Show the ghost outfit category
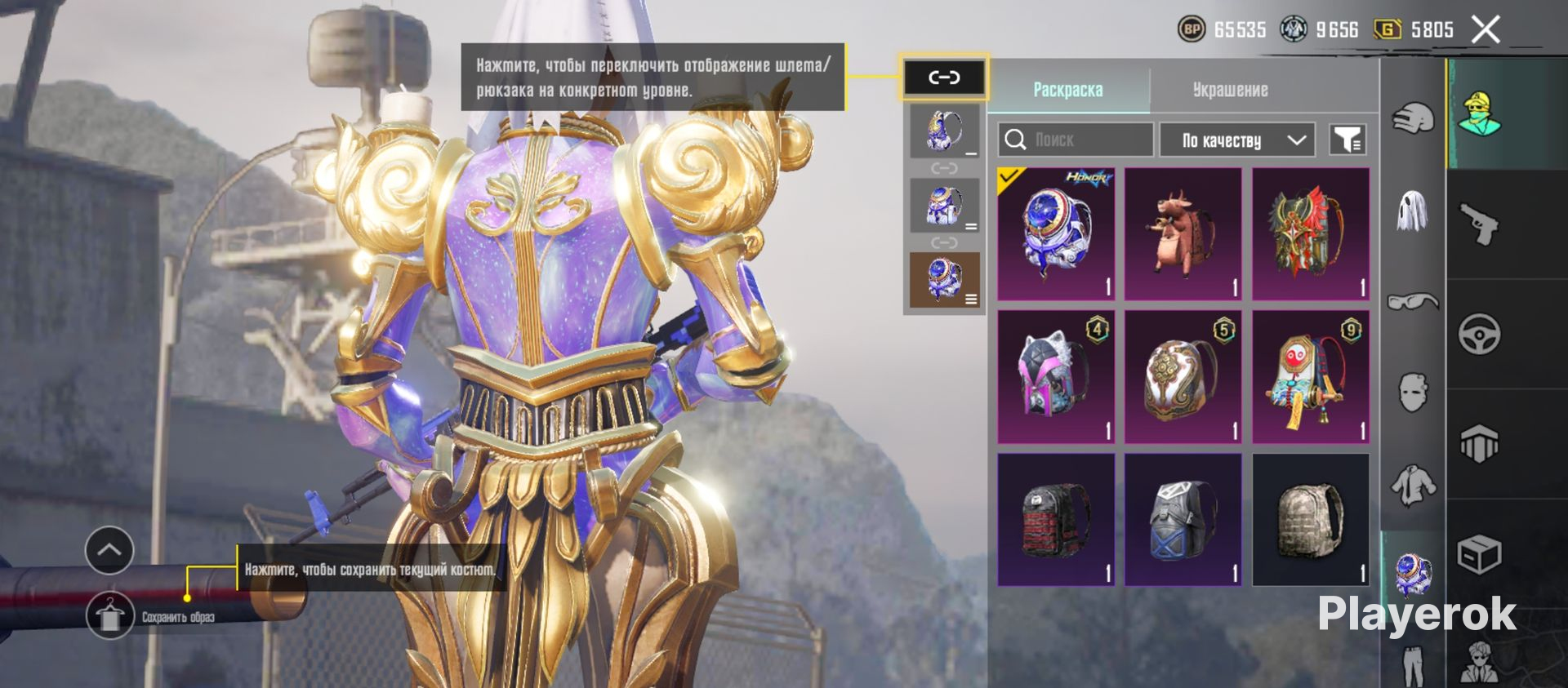This screenshot has height=688, width=1568. (1413, 211)
